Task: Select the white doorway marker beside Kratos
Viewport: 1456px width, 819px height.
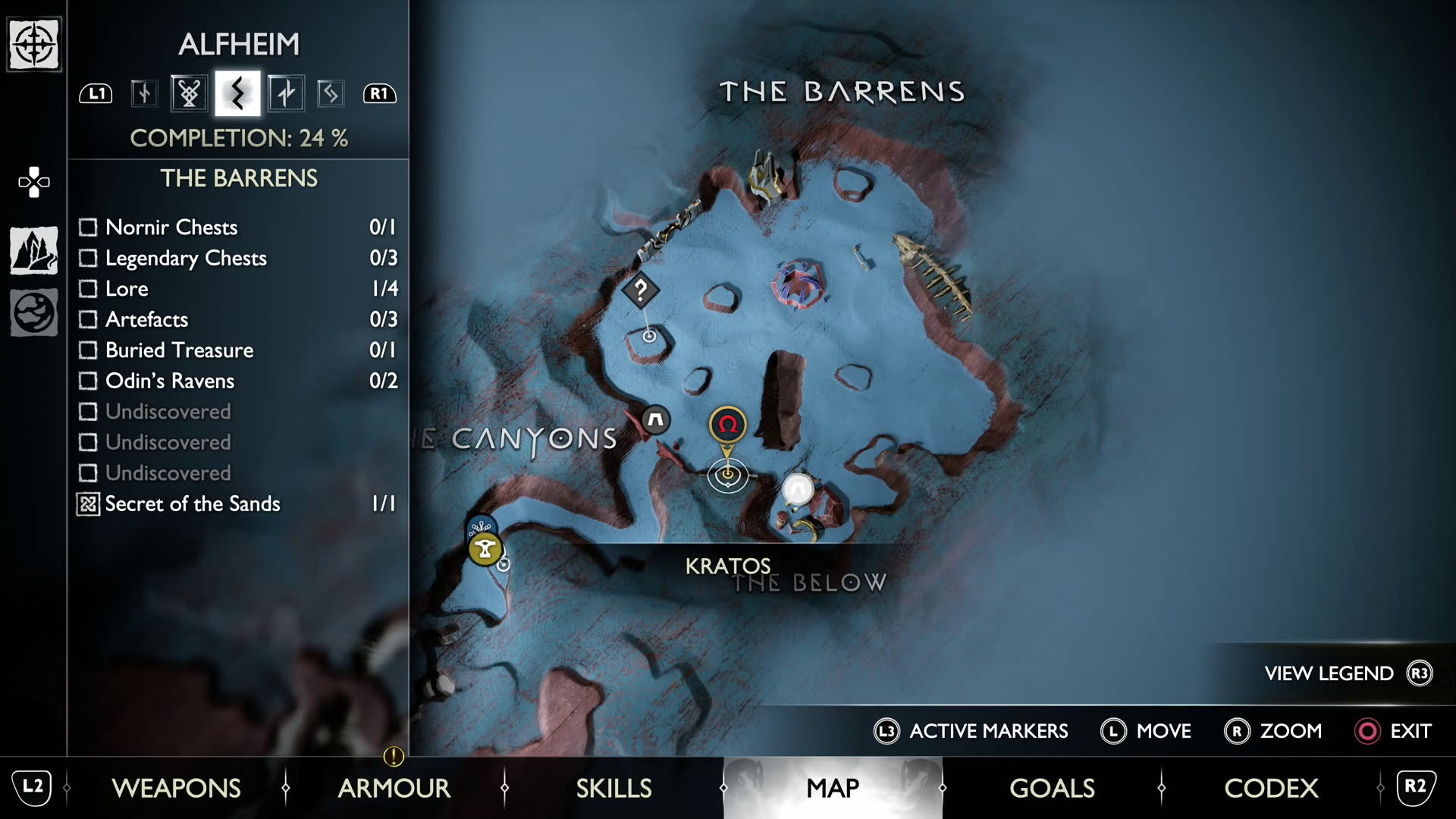Action: tap(797, 490)
